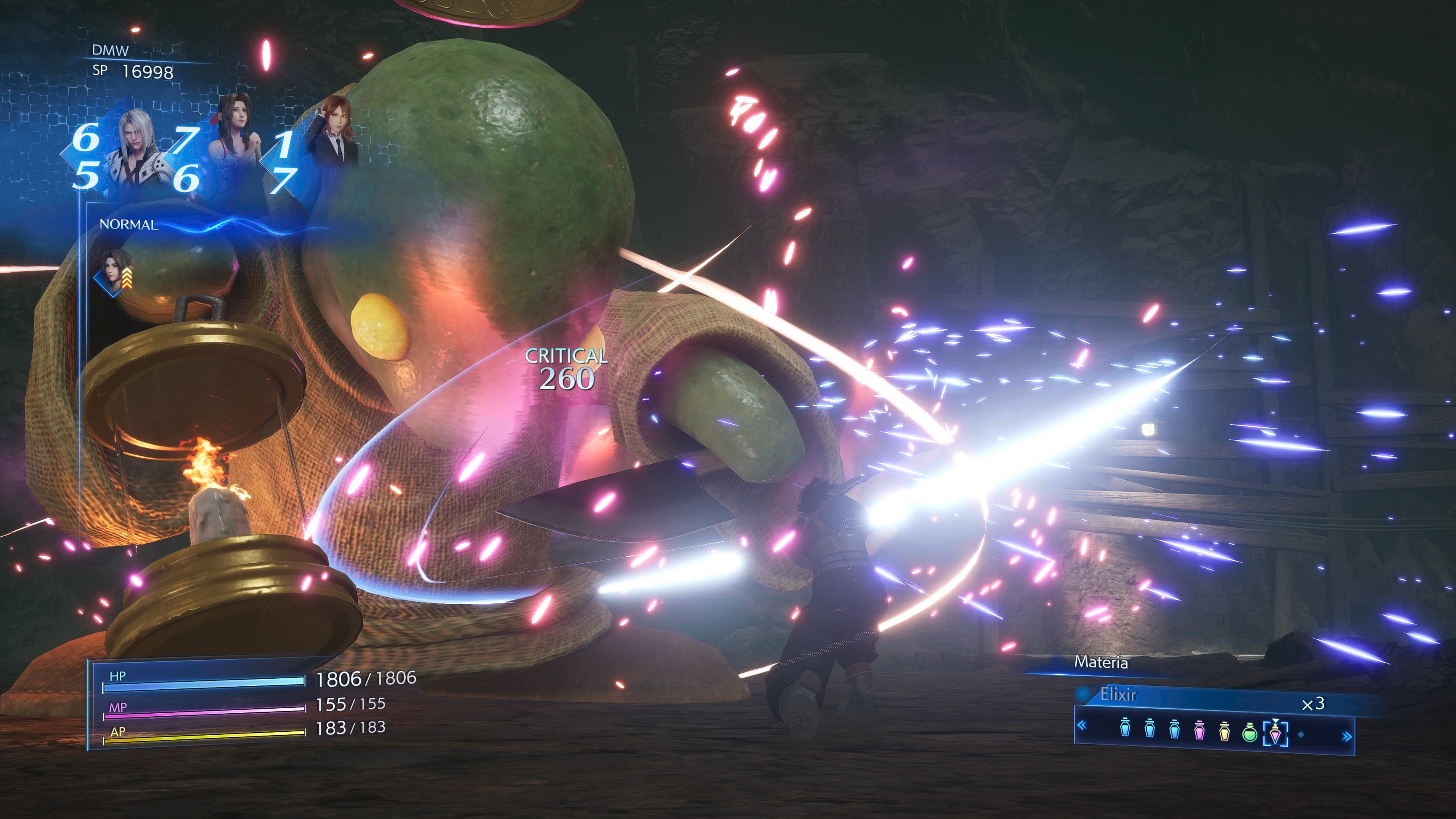Select the pink potion bottle

[1199, 732]
